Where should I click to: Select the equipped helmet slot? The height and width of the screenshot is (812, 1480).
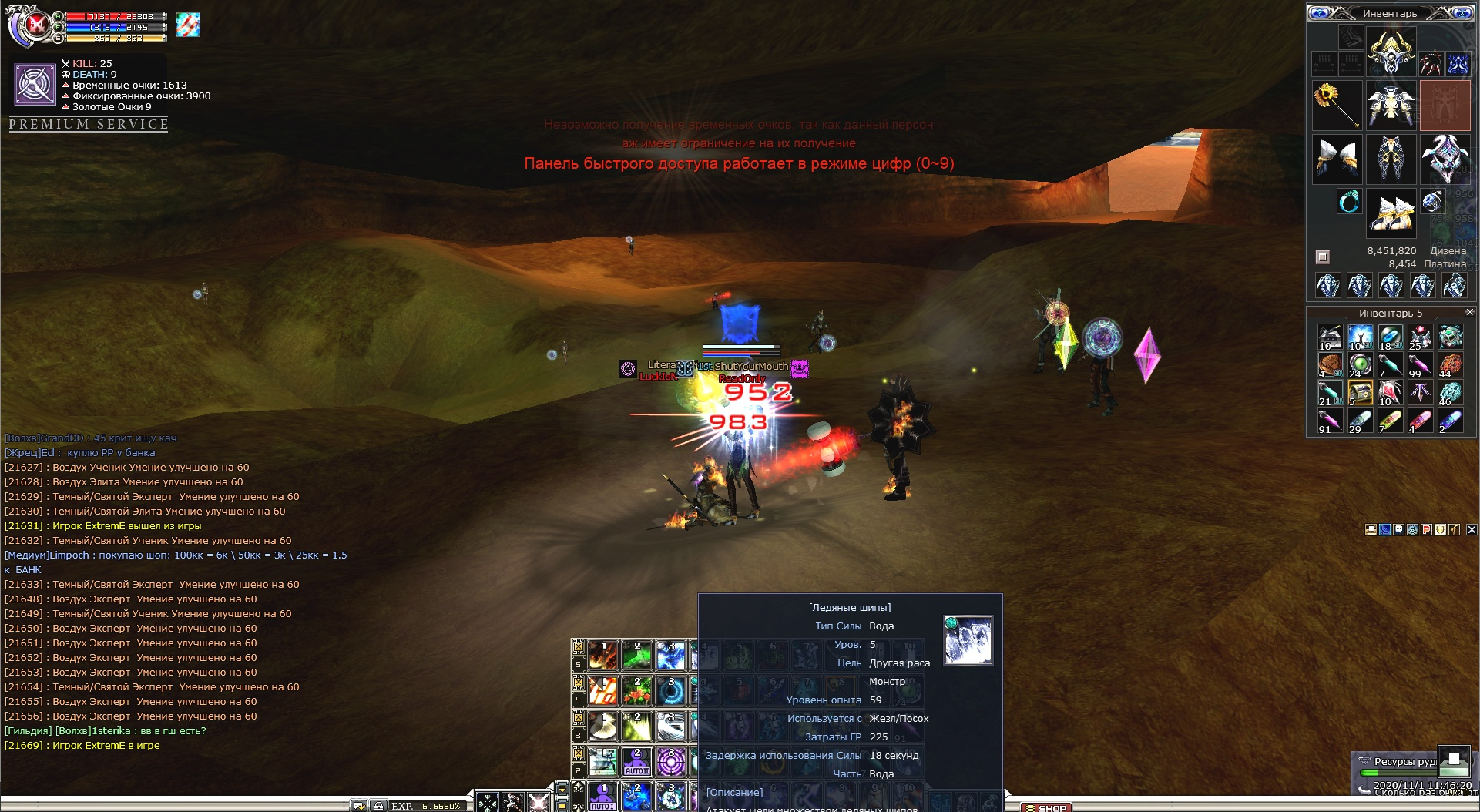pos(1391,52)
